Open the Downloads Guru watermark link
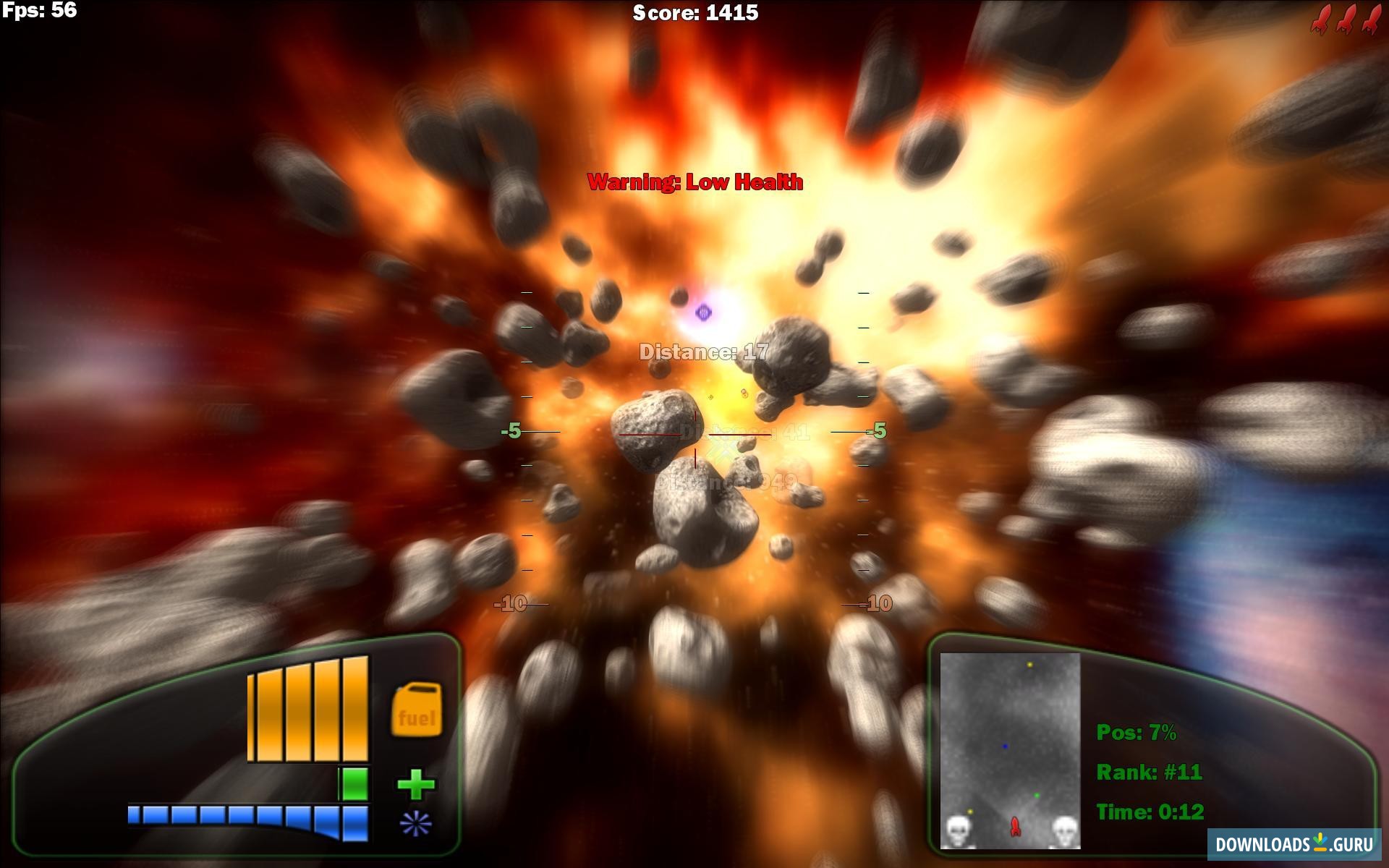1389x868 pixels. click(1294, 844)
